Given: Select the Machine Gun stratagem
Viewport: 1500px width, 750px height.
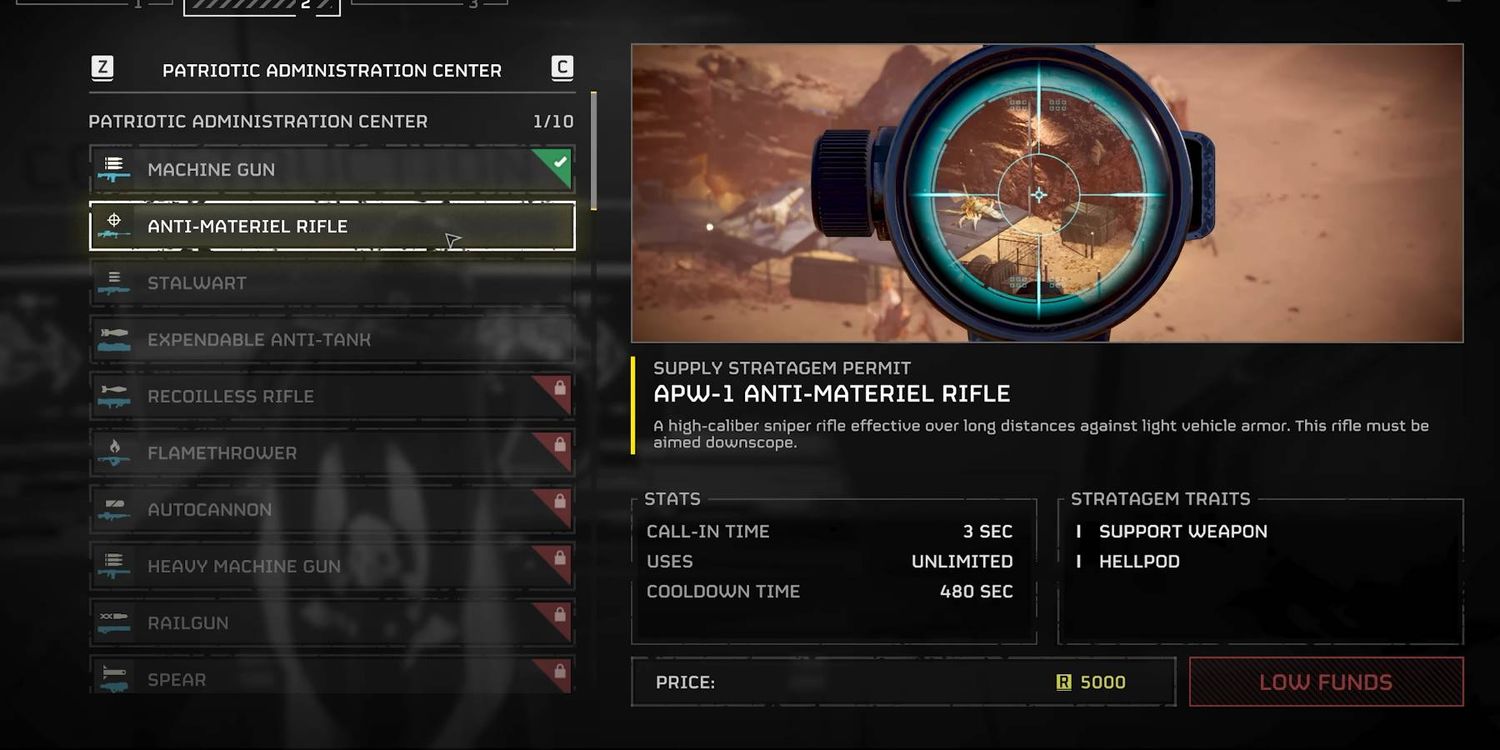Looking at the screenshot, I should tap(331, 170).
